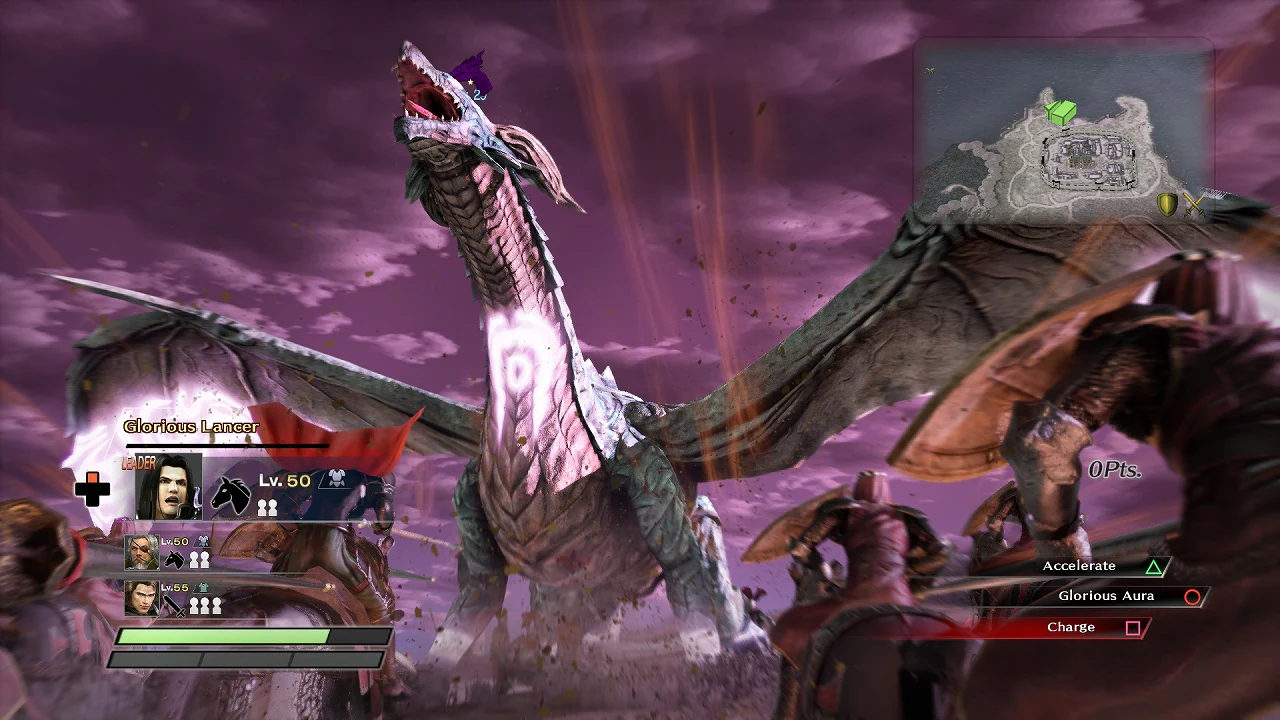Screen dimensions: 1280x720
Task: Trigger the Charge command
Action: (x=1091, y=627)
